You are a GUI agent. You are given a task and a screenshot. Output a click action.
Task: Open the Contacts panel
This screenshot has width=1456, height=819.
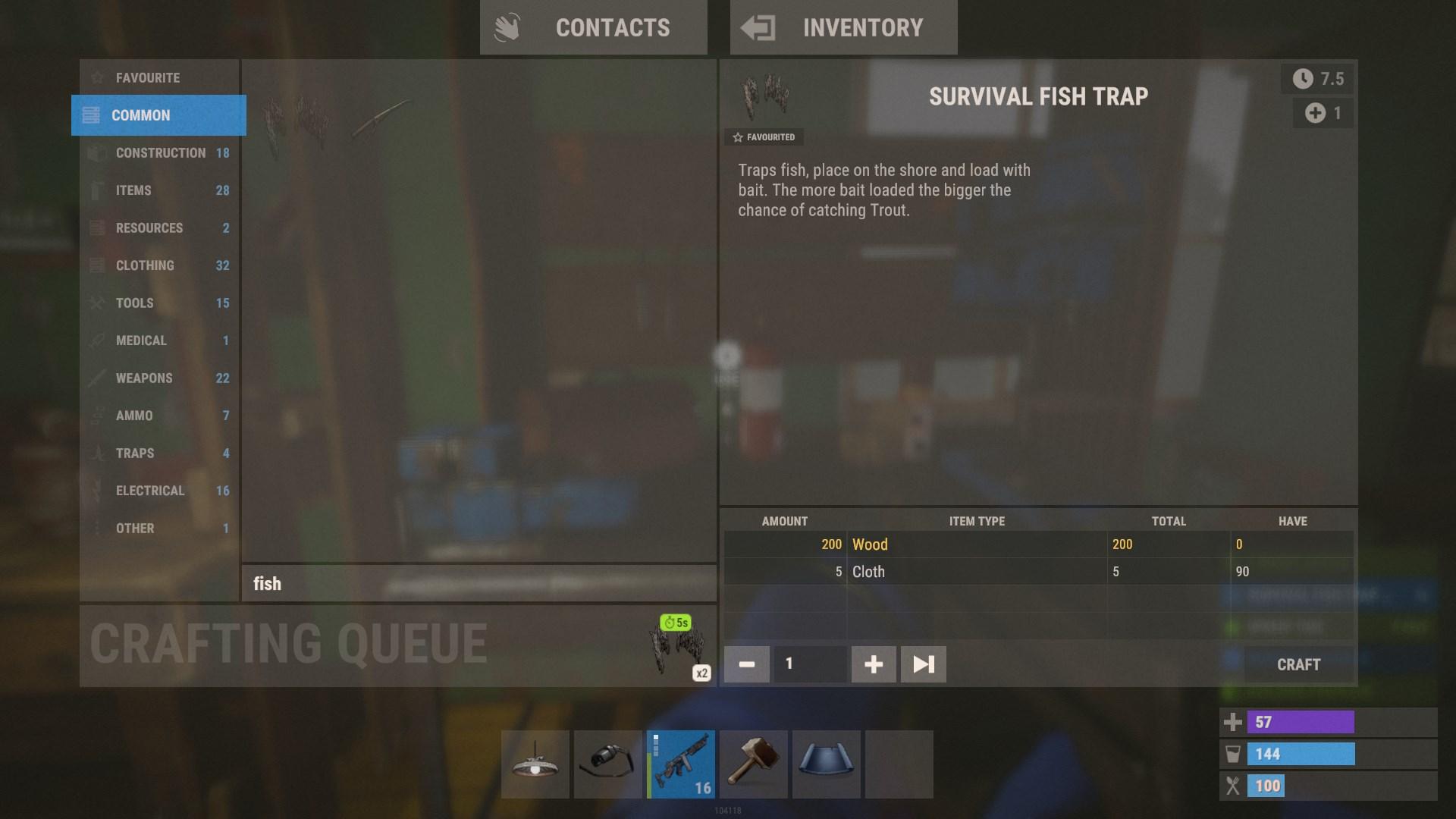pos(593,28)
